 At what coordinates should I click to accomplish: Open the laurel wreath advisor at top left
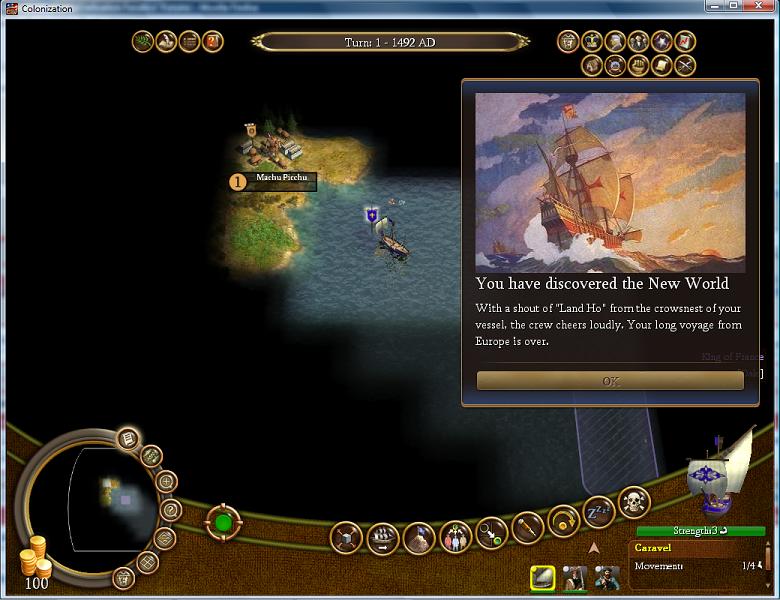143,41
